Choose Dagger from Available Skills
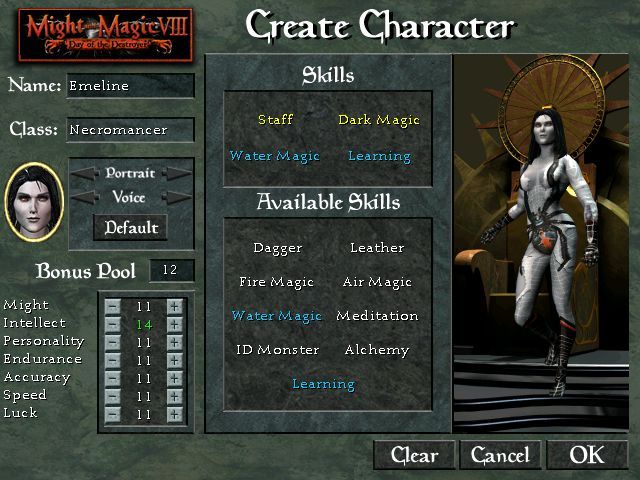The height and width of the screenshot is (480, 640). point(277,248)
